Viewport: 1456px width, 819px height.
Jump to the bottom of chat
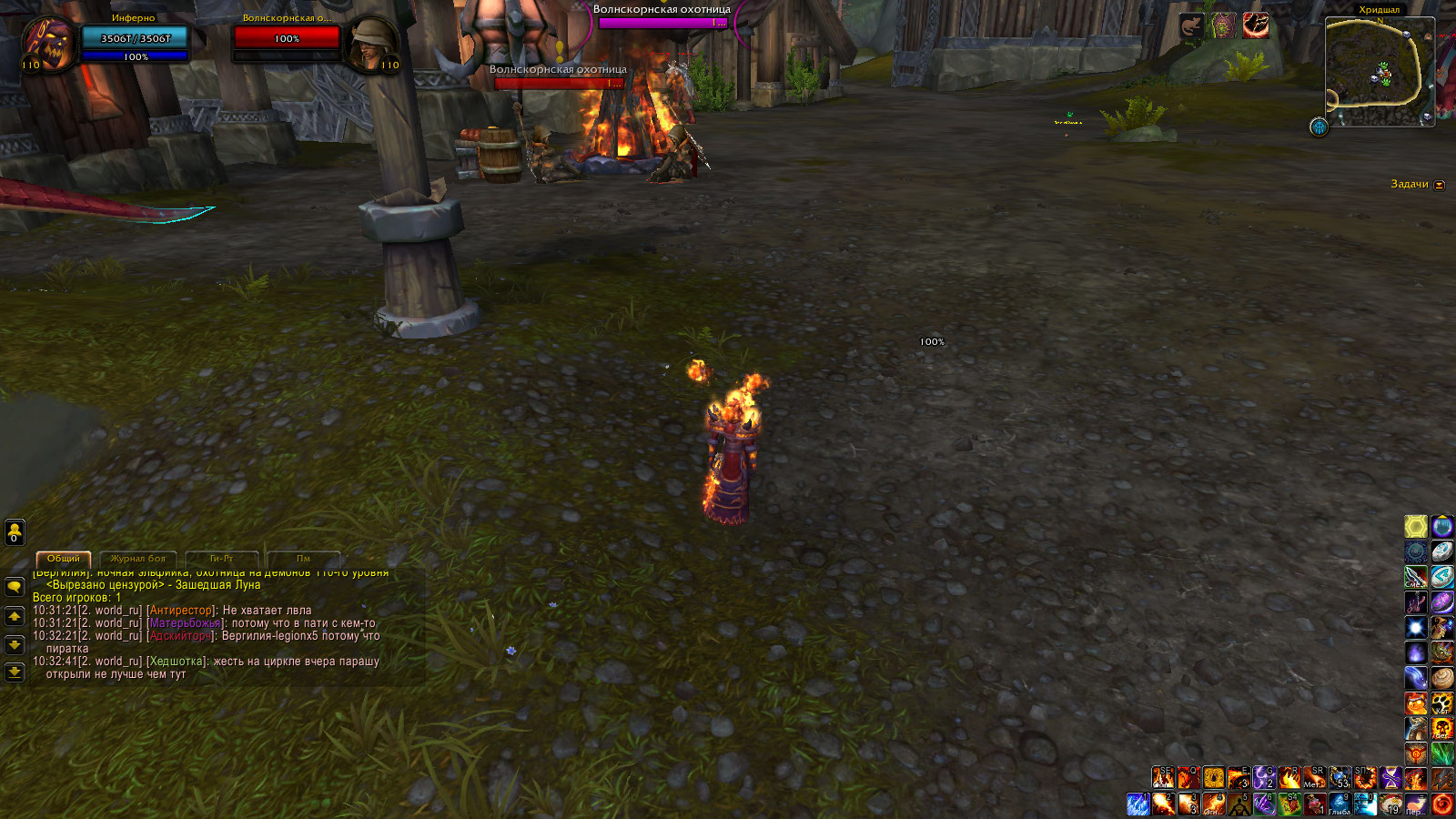[x=15, y=672]
